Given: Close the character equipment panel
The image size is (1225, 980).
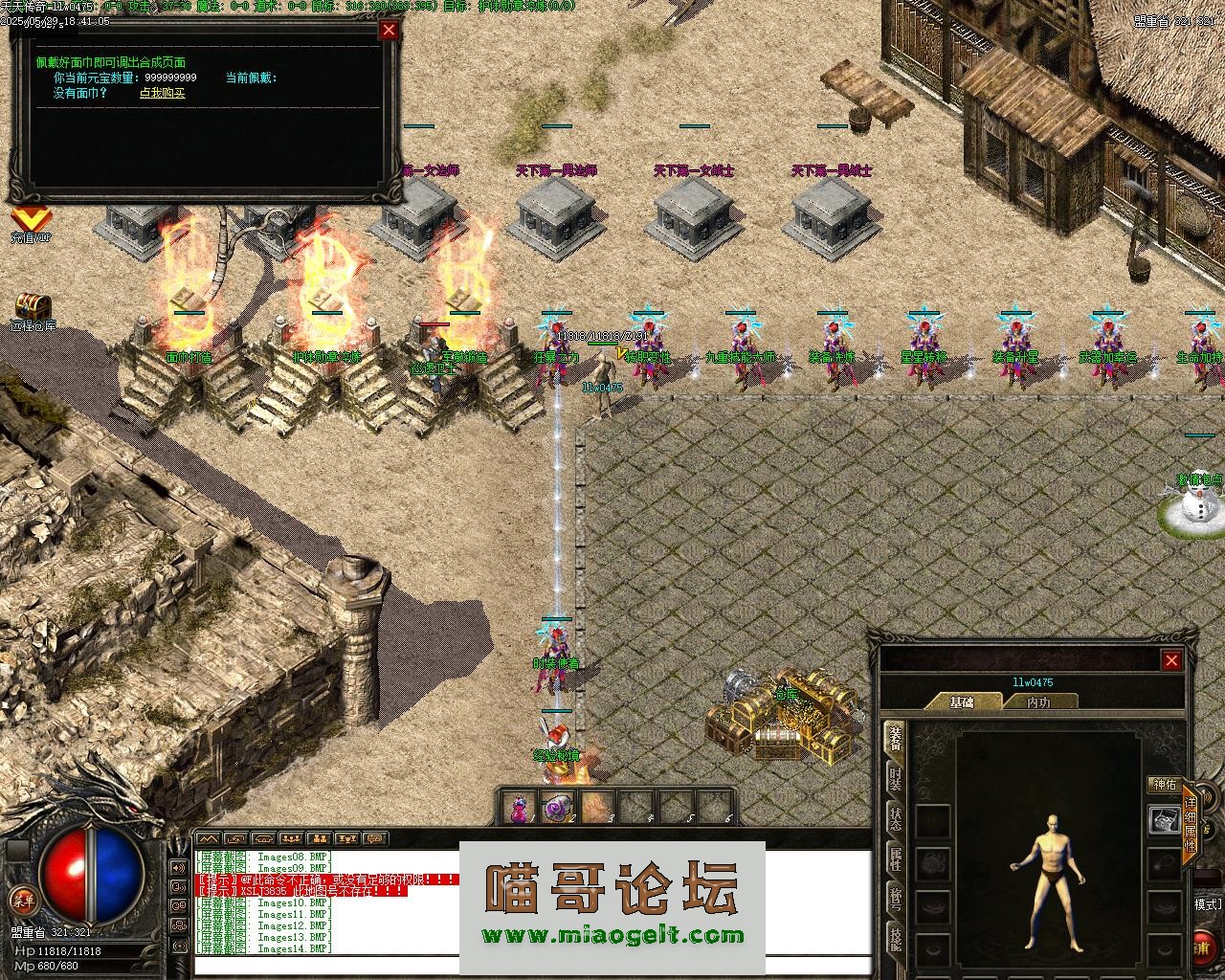Looking at the screenshot, I should (x=1171, y=660).
